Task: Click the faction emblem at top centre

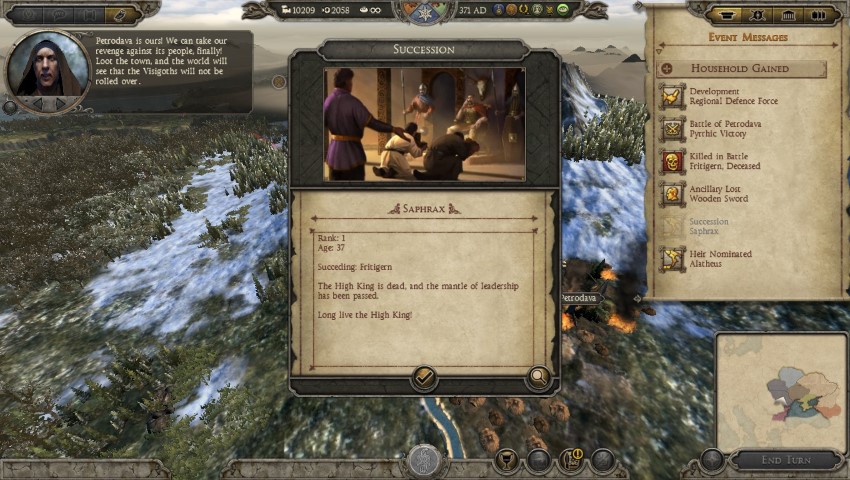Action: (x=425, y=11)
